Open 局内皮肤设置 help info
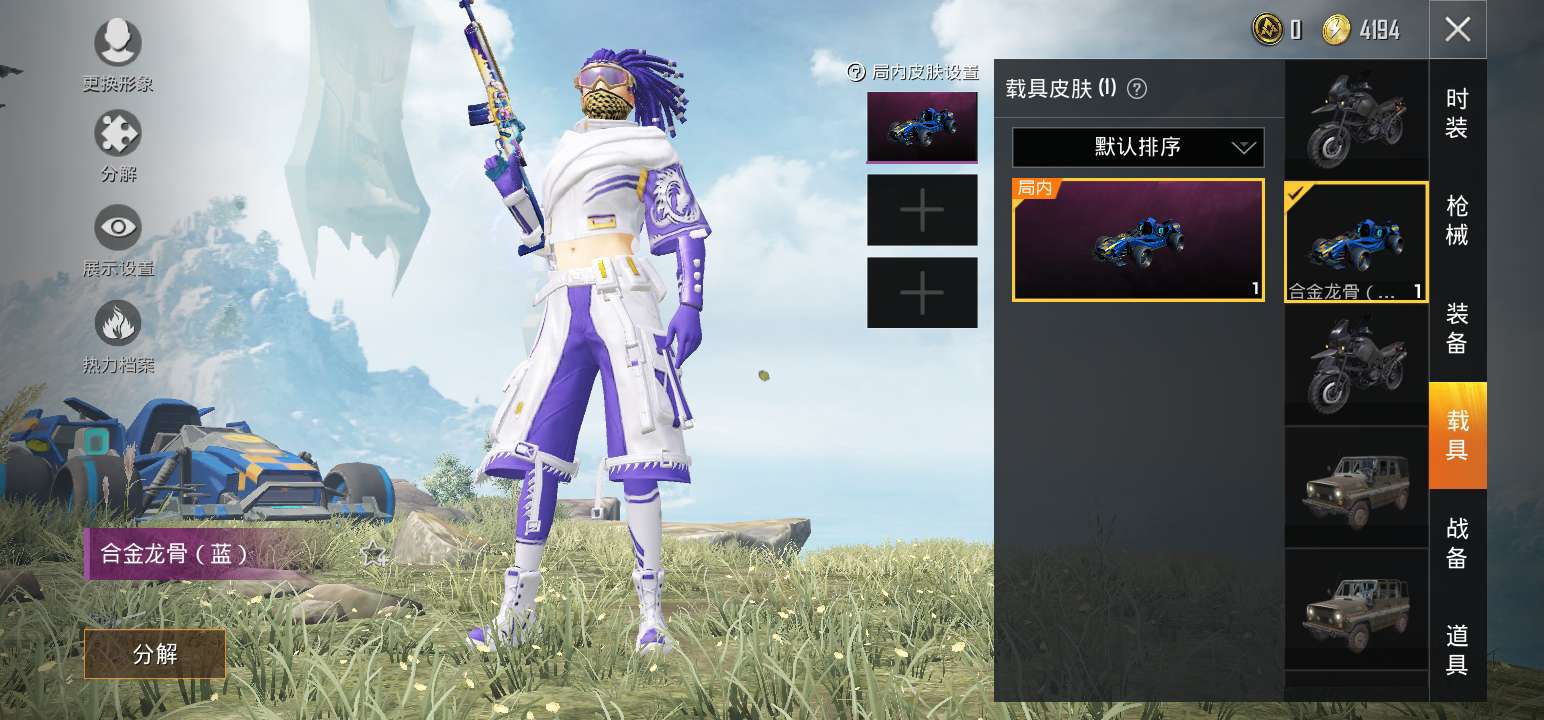Image resolution: width=1544 pixels, height=720 pixels. click(855, 72)
